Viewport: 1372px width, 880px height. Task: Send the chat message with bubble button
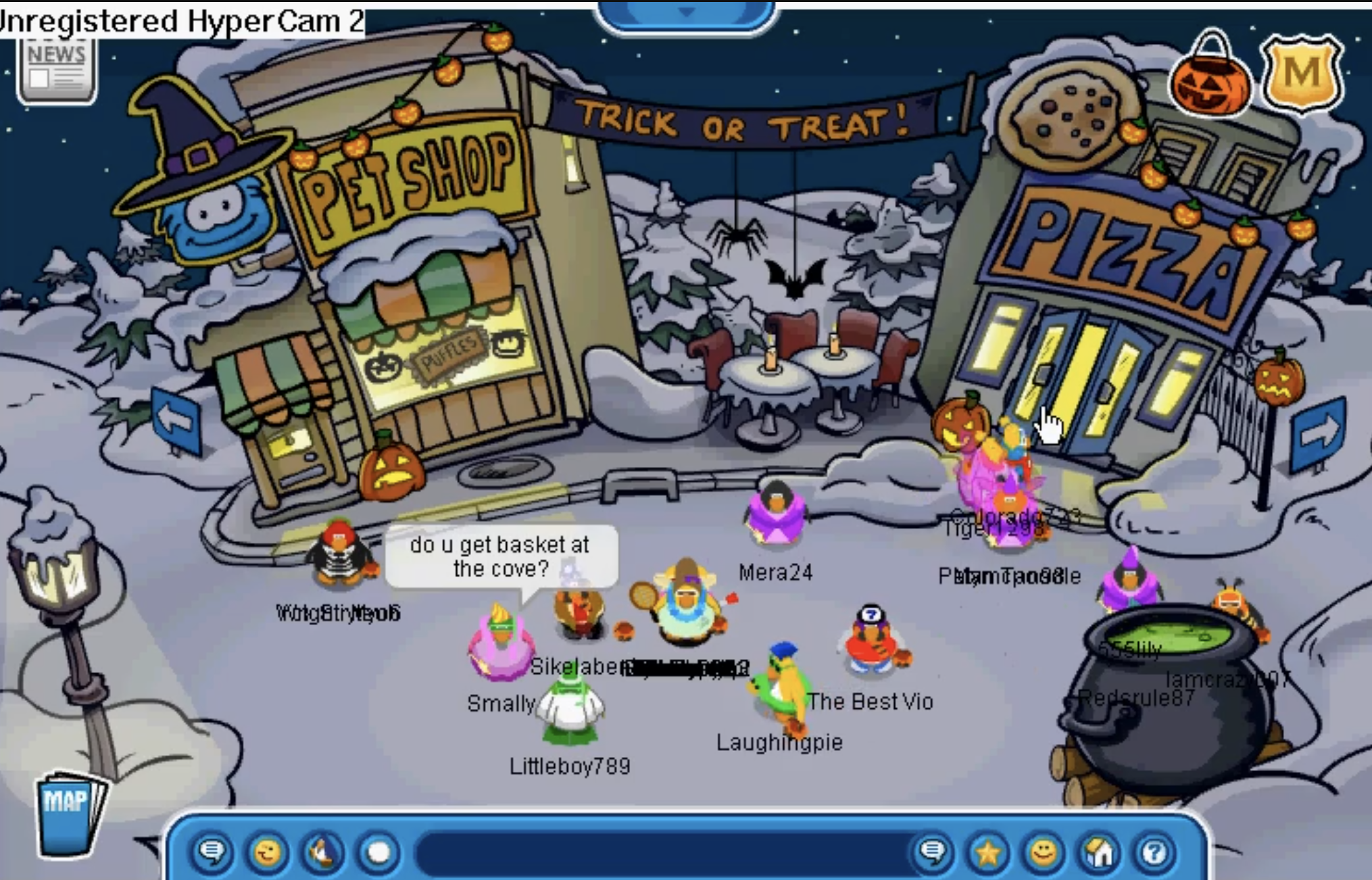tap(933, 852)
